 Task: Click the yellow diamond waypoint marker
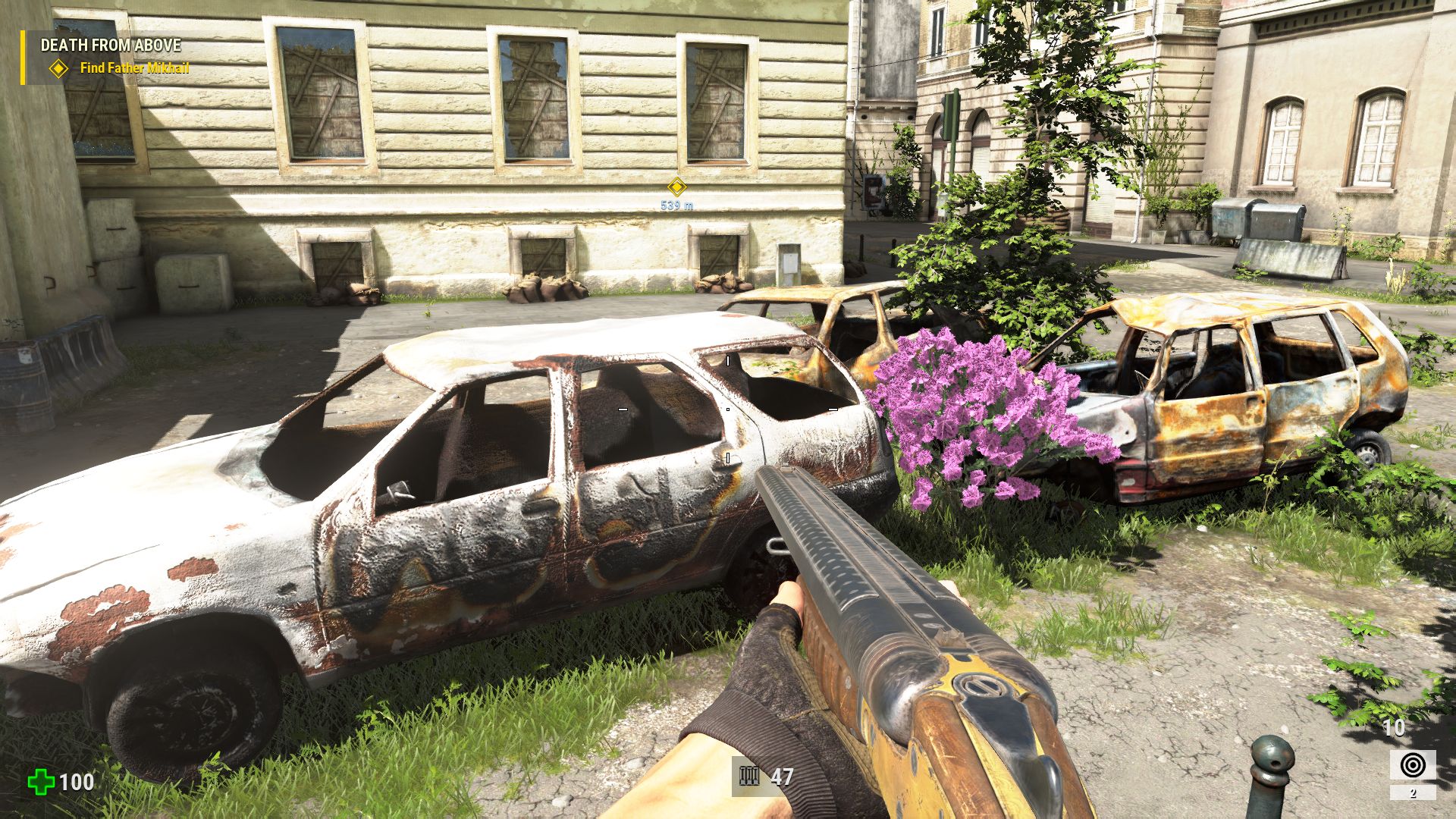676,187
